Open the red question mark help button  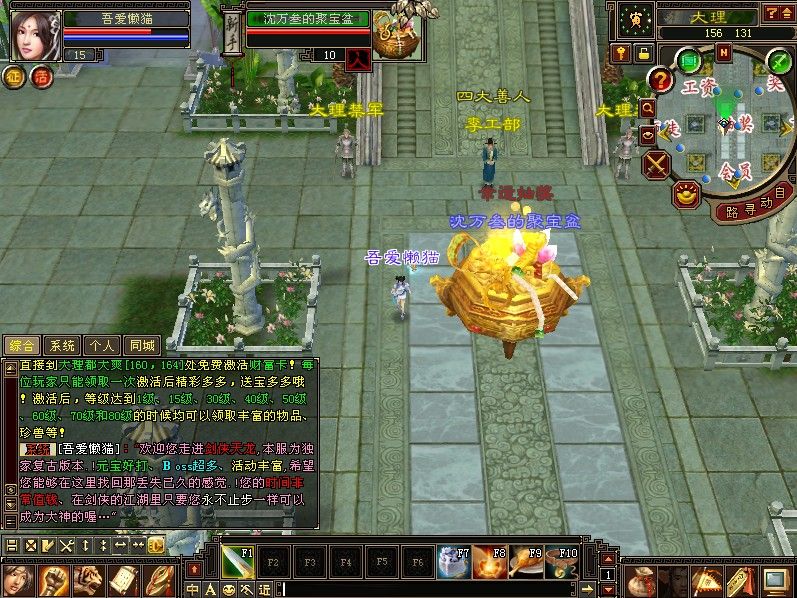(660, 80)
